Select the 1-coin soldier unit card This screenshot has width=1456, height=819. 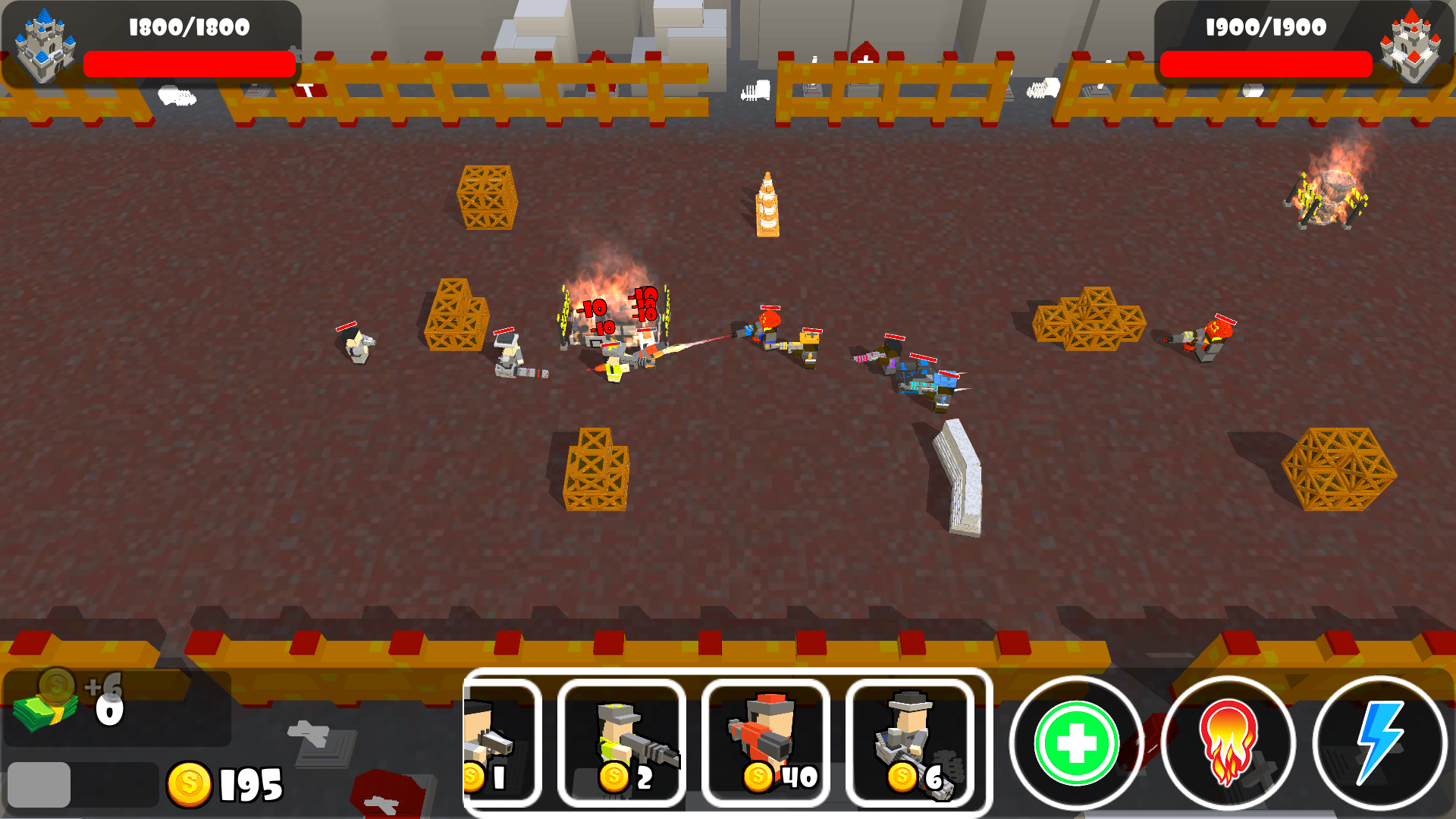coord(504,743)
